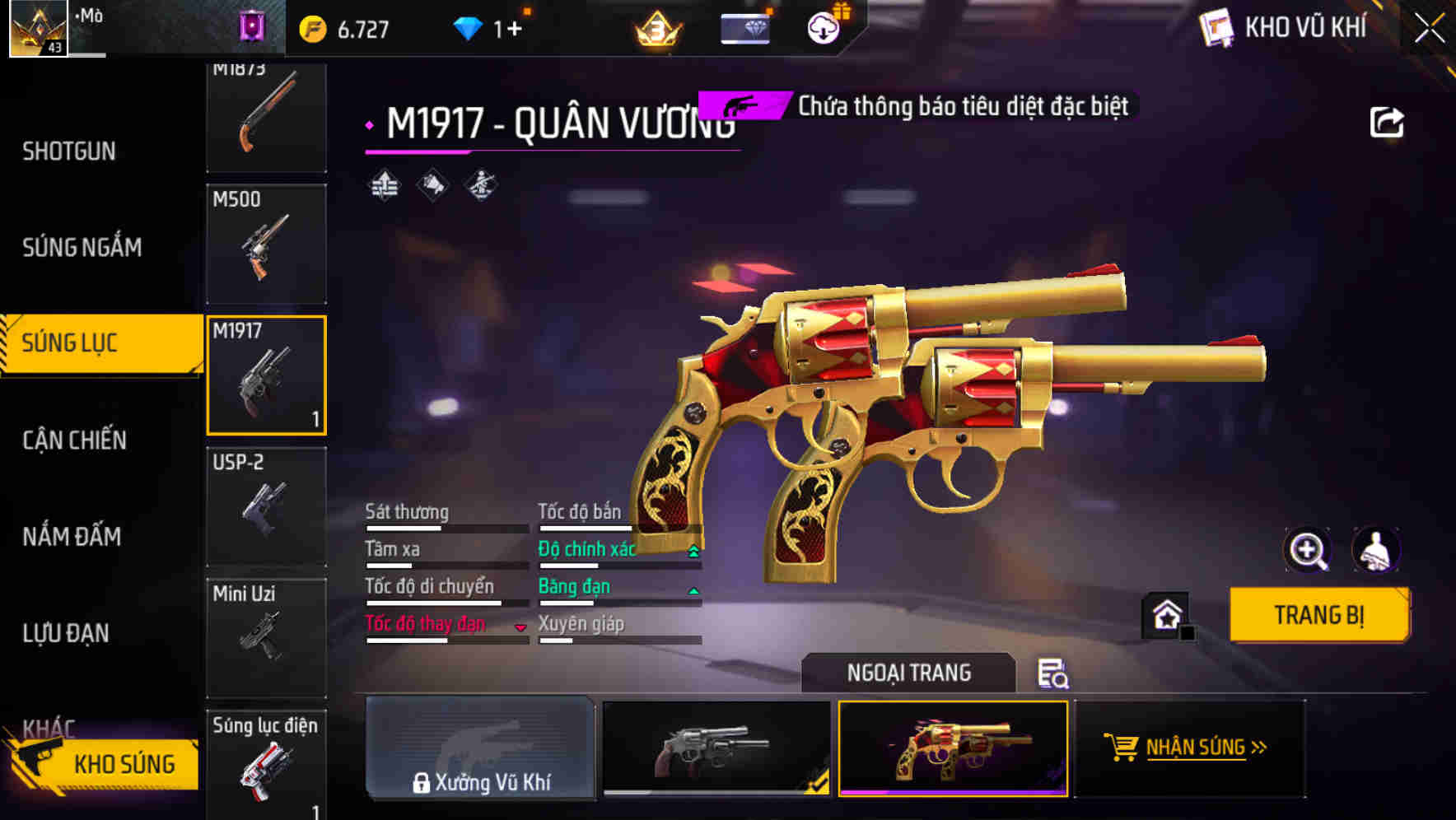Open the zoom magnifier preview icon
The height and width of the screenshot is (820, 1456).
(1306, 550)
